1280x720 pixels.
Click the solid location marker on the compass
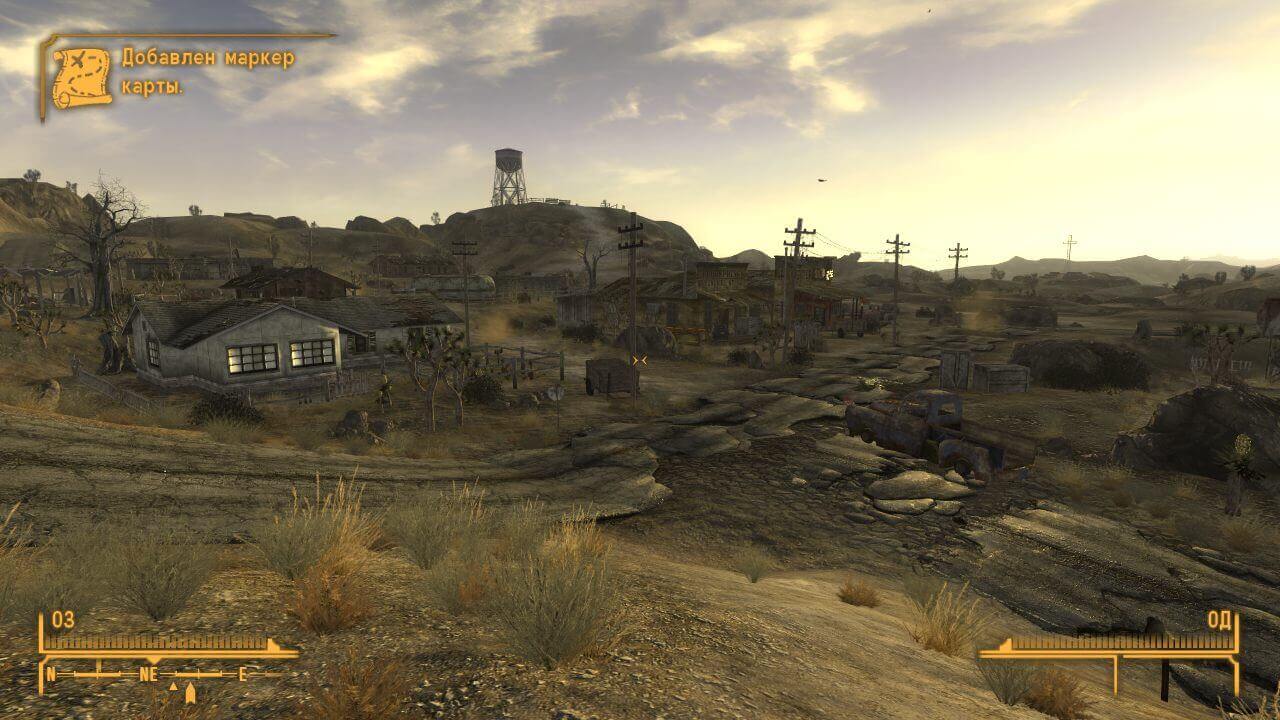pos(190,690)
